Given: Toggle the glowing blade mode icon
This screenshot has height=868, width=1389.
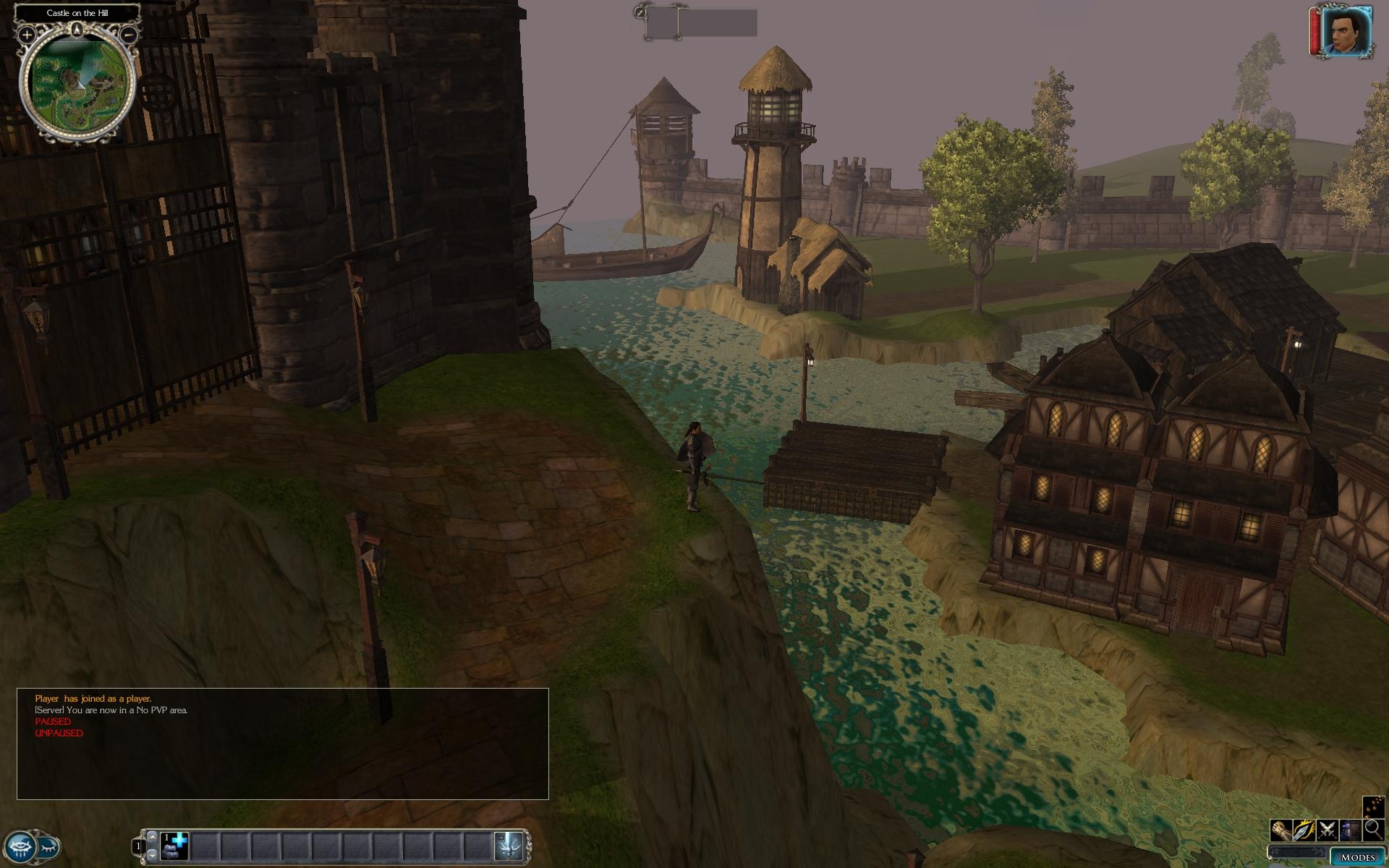Looking at the screenshot, I should click(1304, 830).
